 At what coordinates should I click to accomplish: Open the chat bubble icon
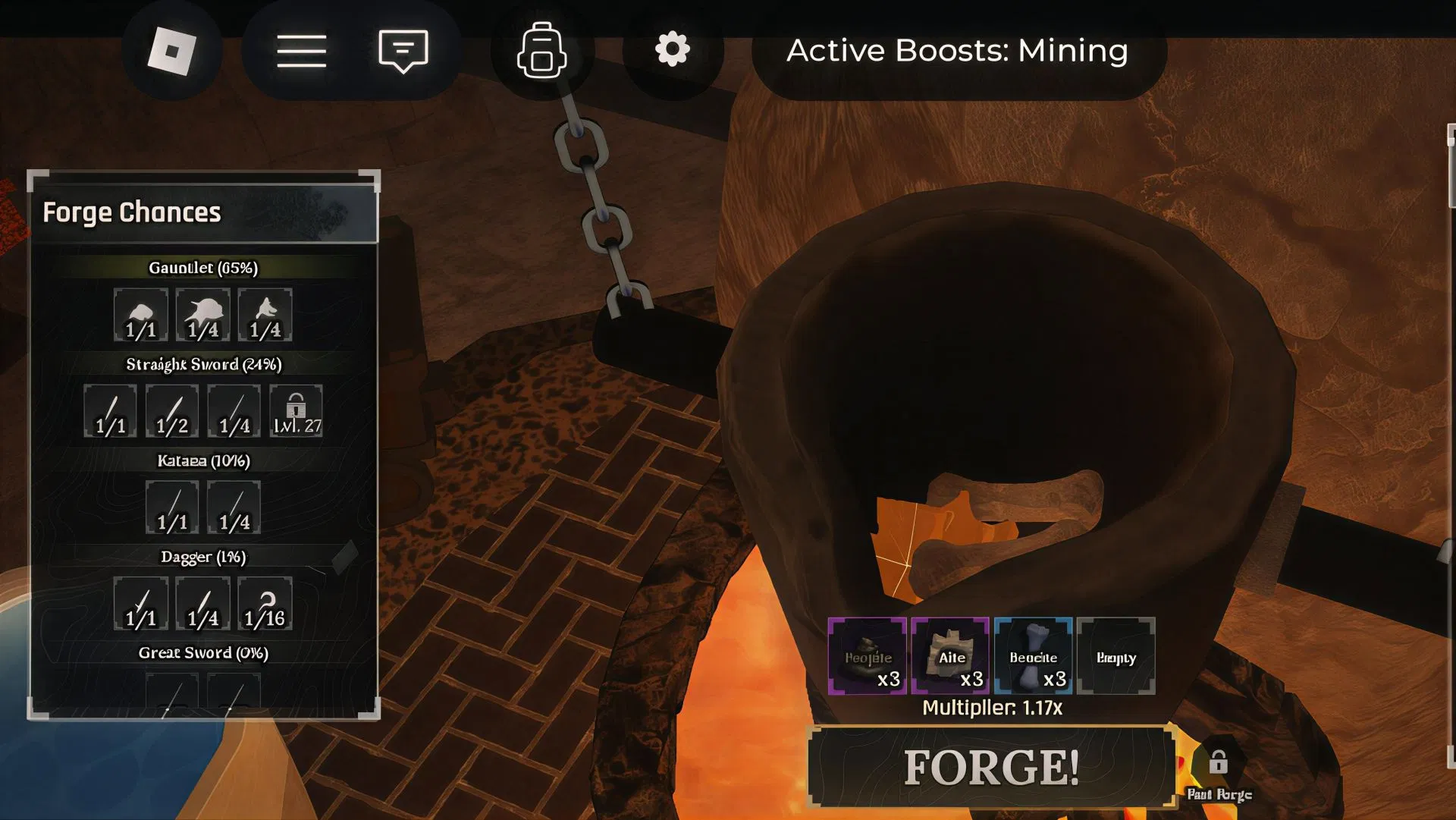coord(402,50)
